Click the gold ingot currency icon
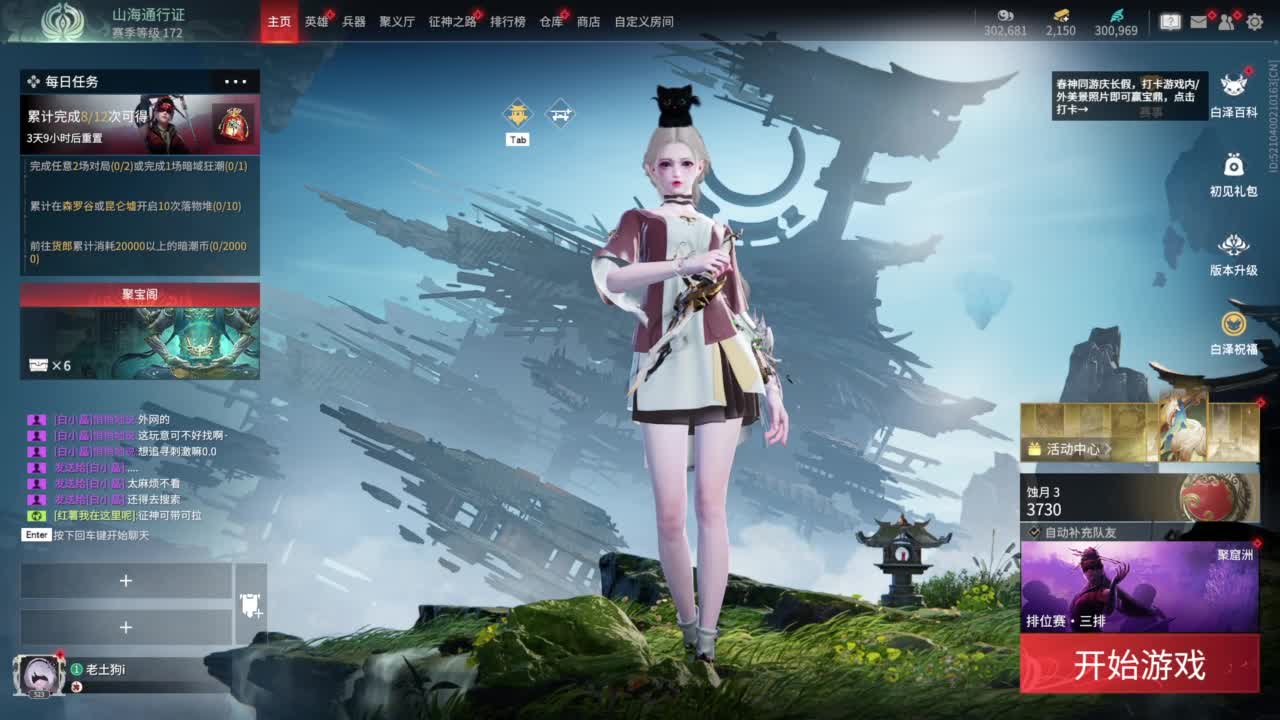The height and width of the screenshot is (720, 1280). point(1062,15)
